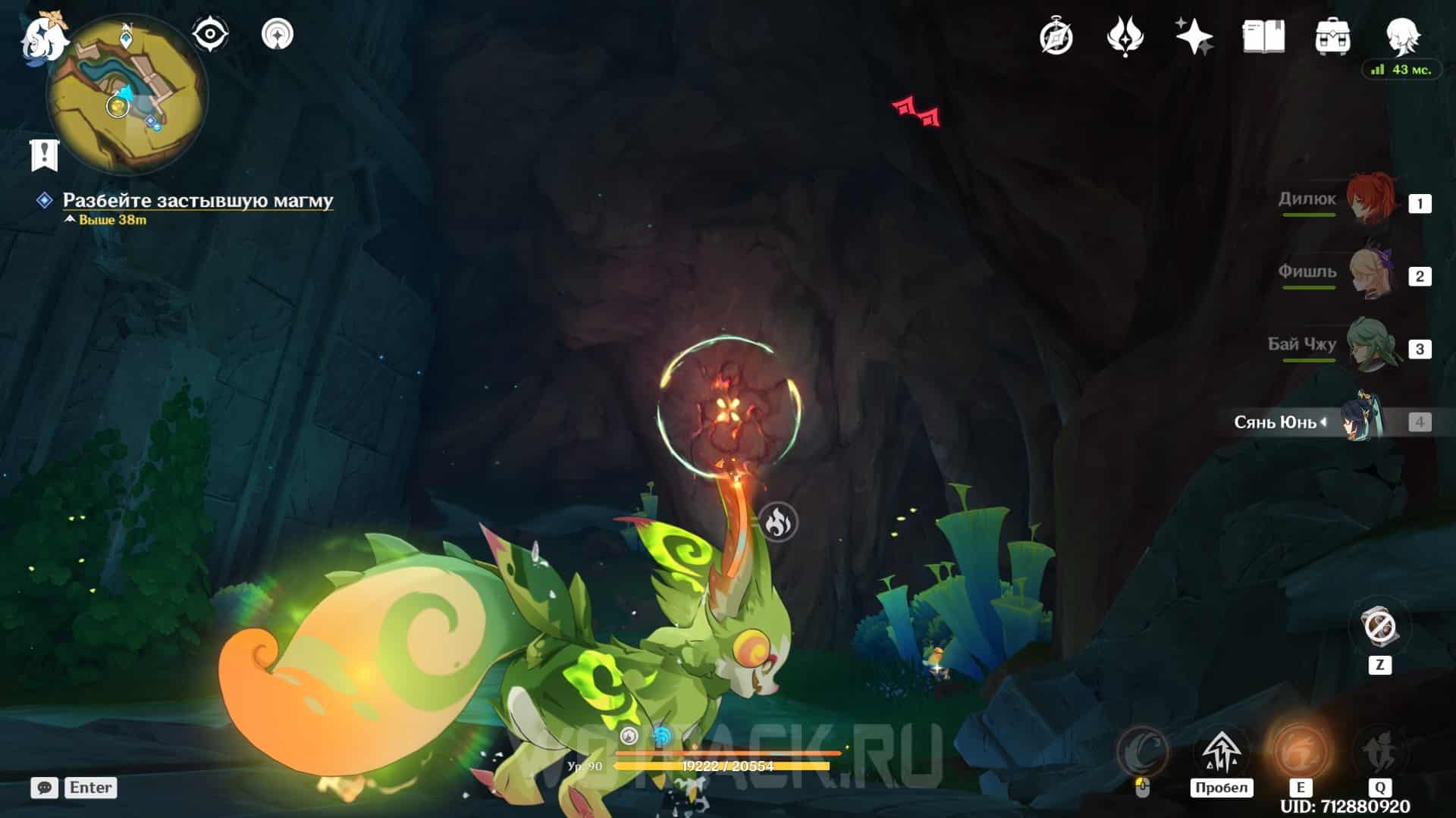Open the Paimon menu

click(42, 36)
